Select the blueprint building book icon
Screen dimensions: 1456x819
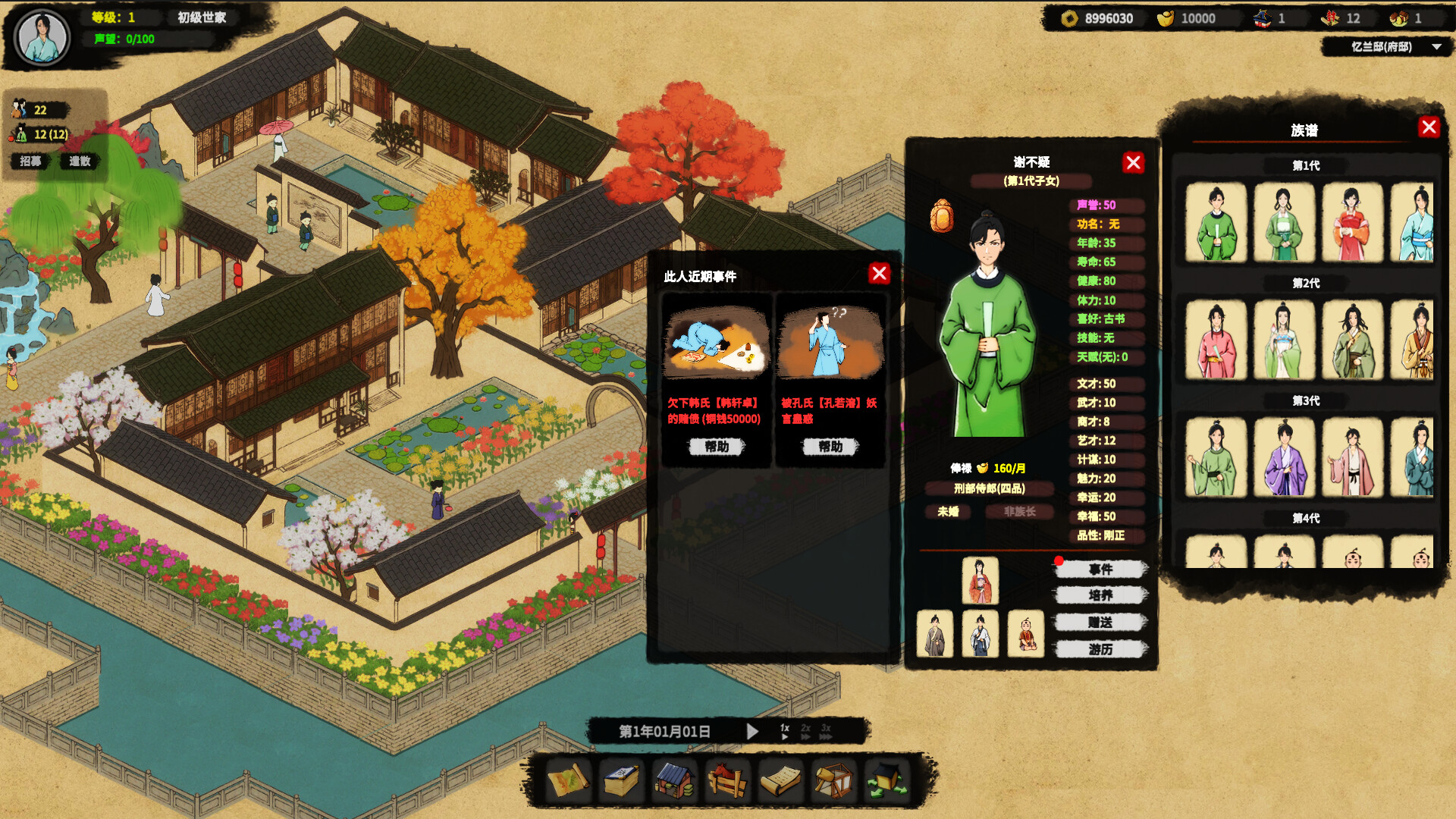[620, 781]
